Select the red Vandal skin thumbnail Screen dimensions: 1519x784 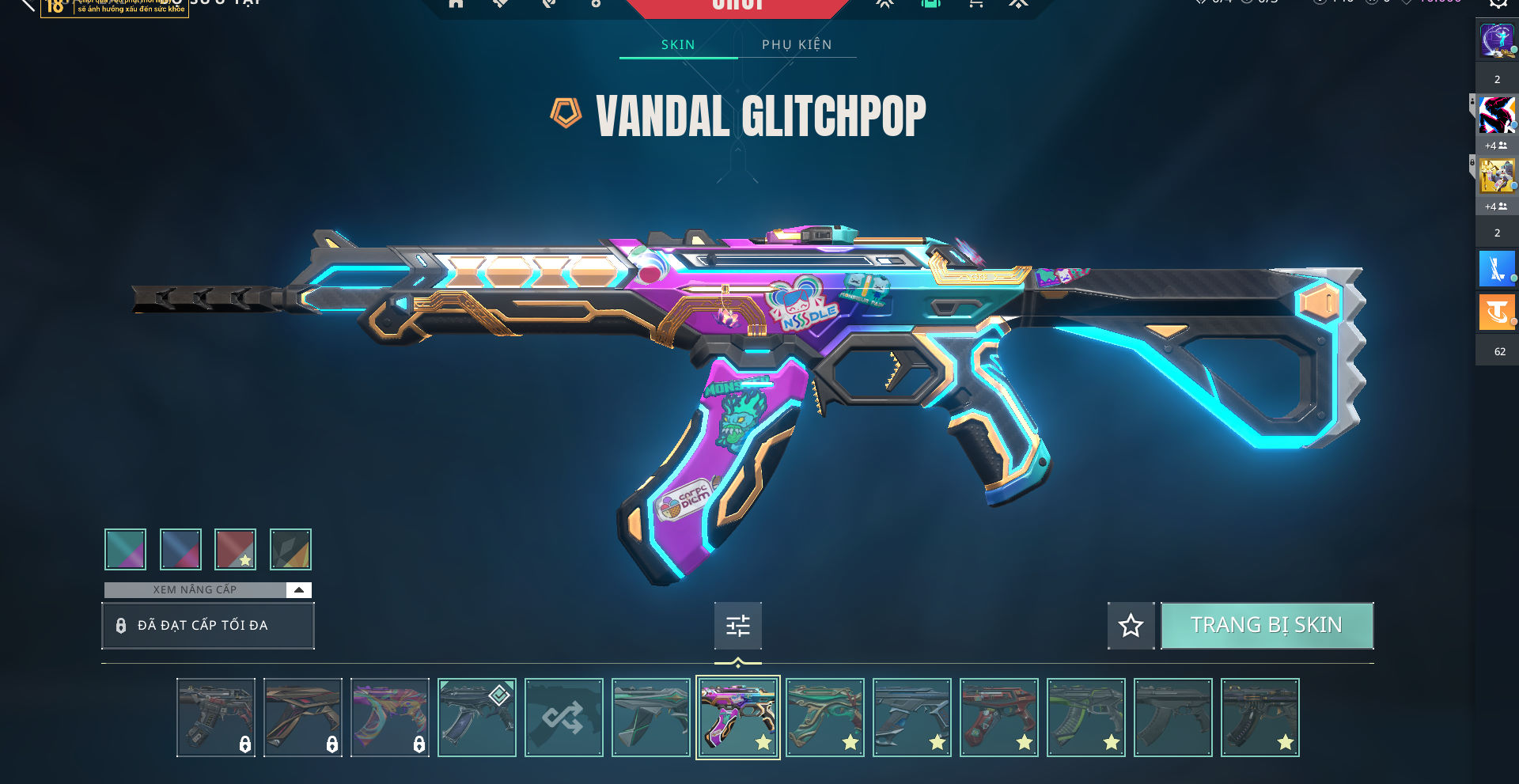(x=998, y=718)
